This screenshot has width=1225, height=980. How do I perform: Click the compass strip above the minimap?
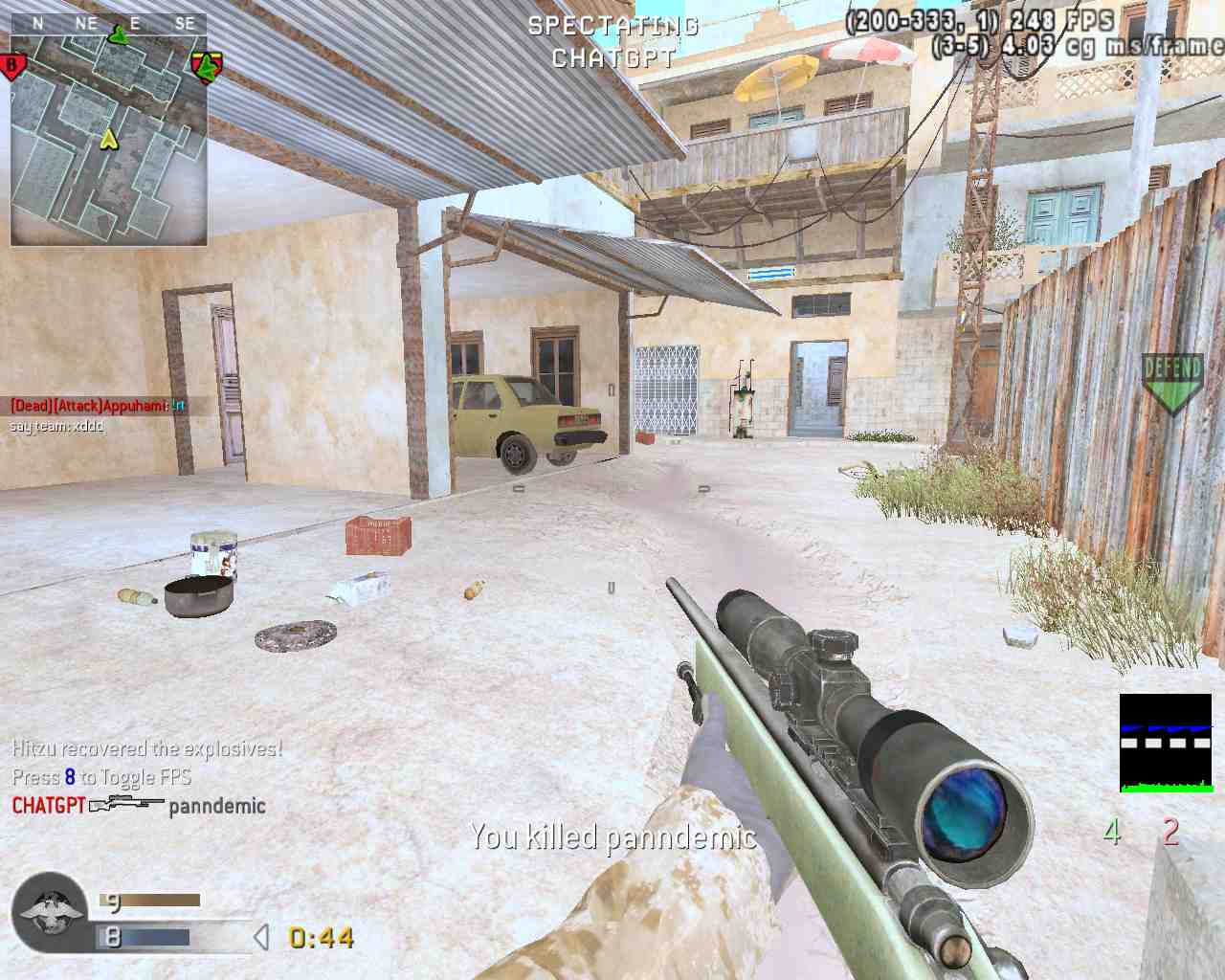[109, 23]
